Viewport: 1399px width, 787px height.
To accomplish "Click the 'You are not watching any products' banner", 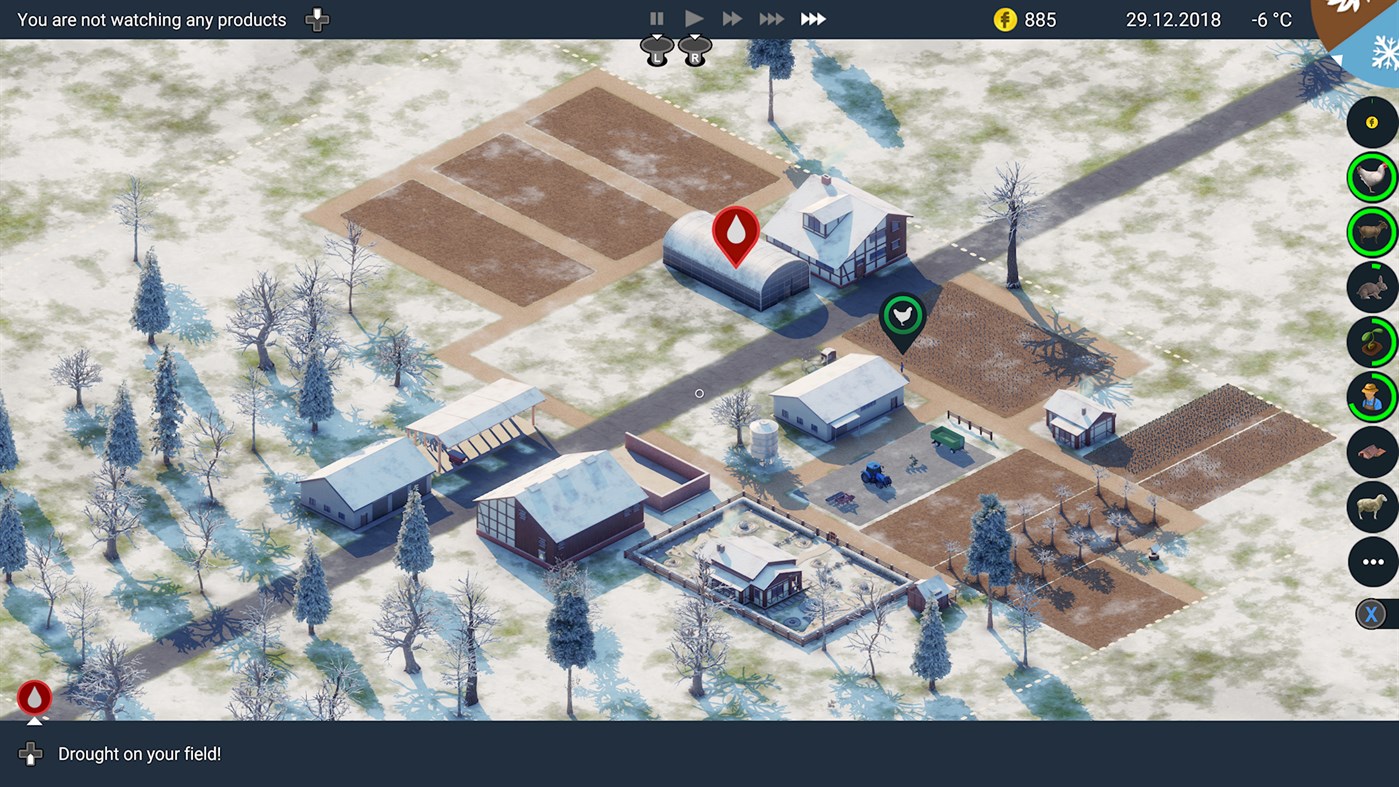I will pyautogui.click(x=150, y=19).
